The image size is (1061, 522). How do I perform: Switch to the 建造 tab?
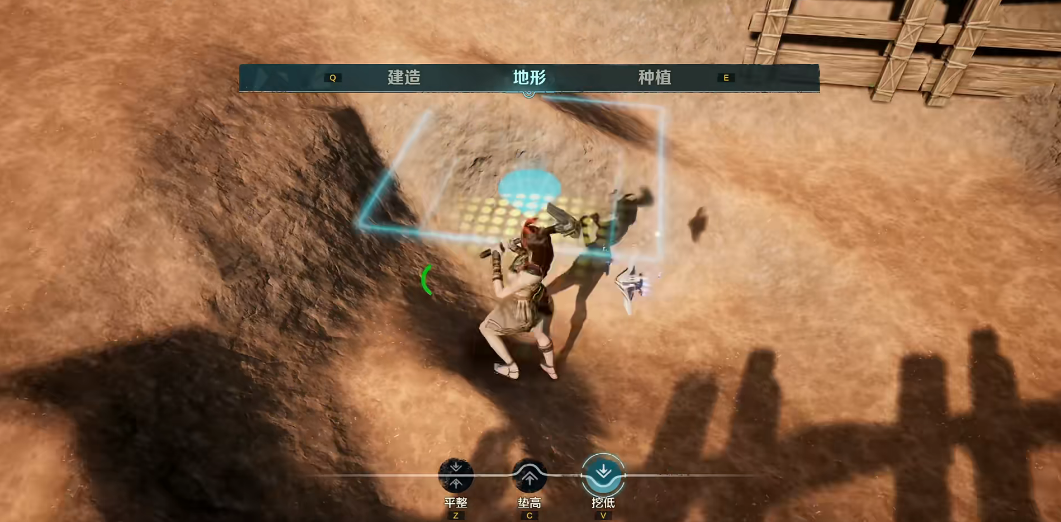[x=404, y=78]
